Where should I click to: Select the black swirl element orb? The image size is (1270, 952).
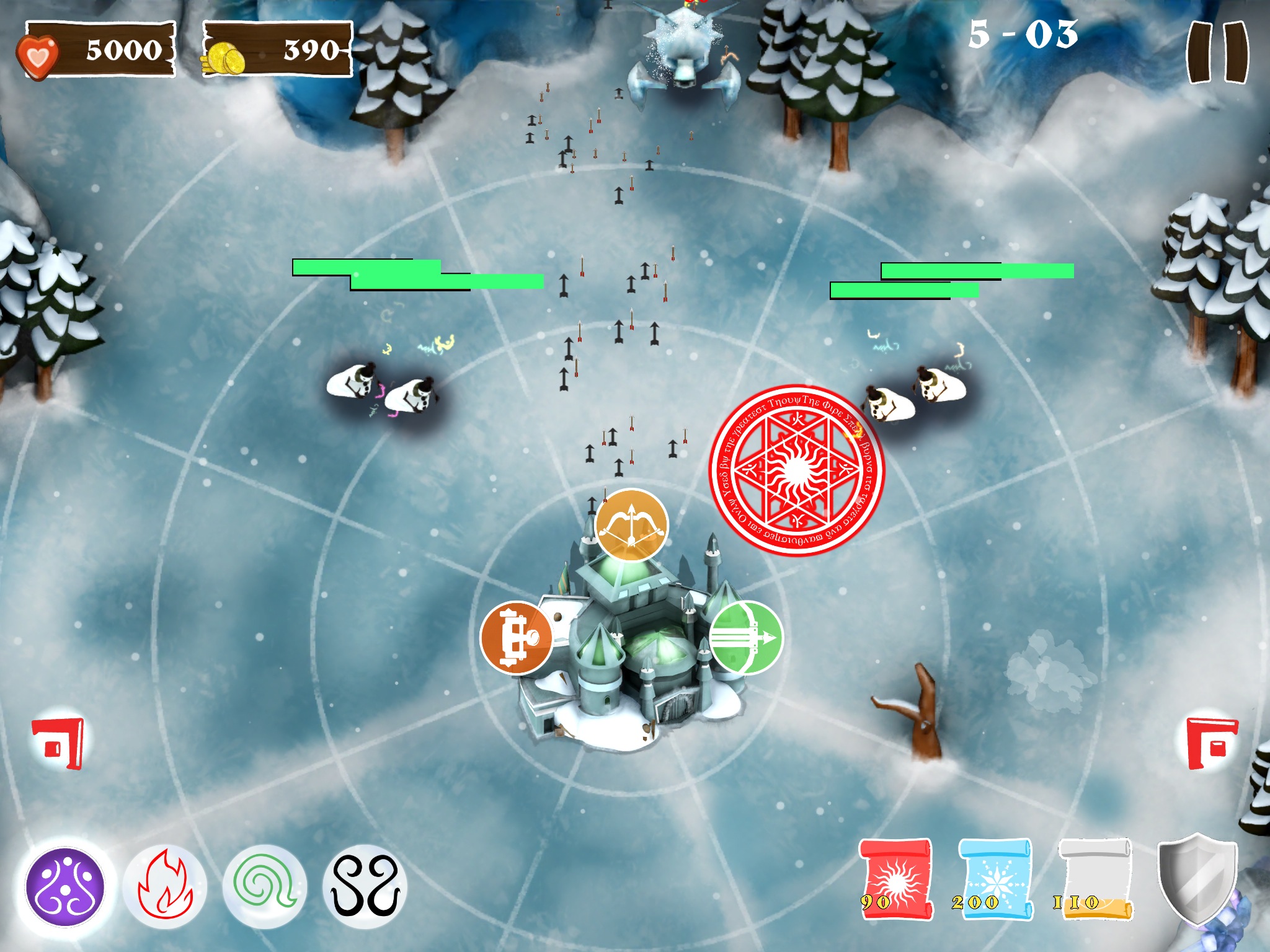(365, 887)
